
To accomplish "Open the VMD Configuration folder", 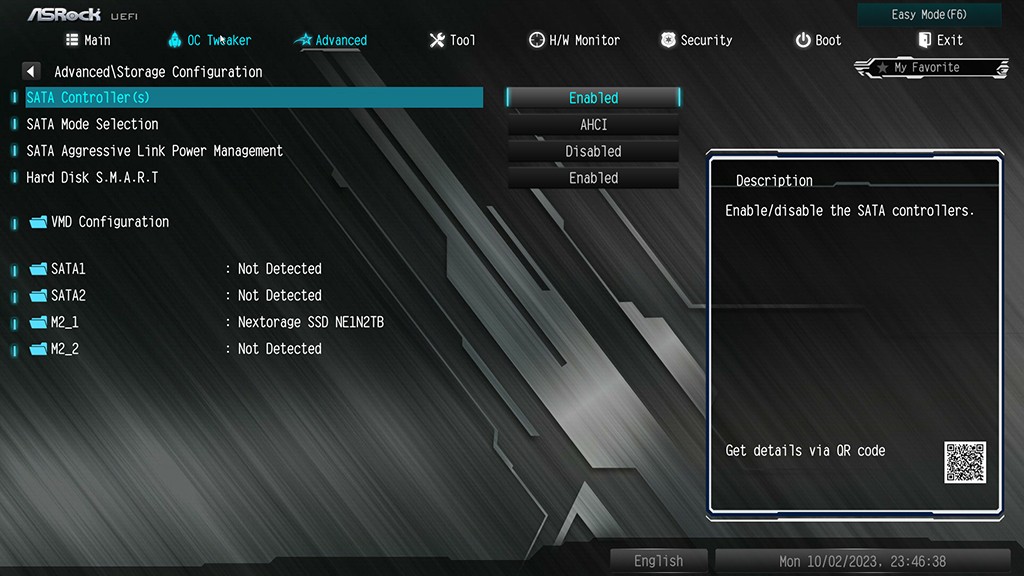I will (109, 222).
